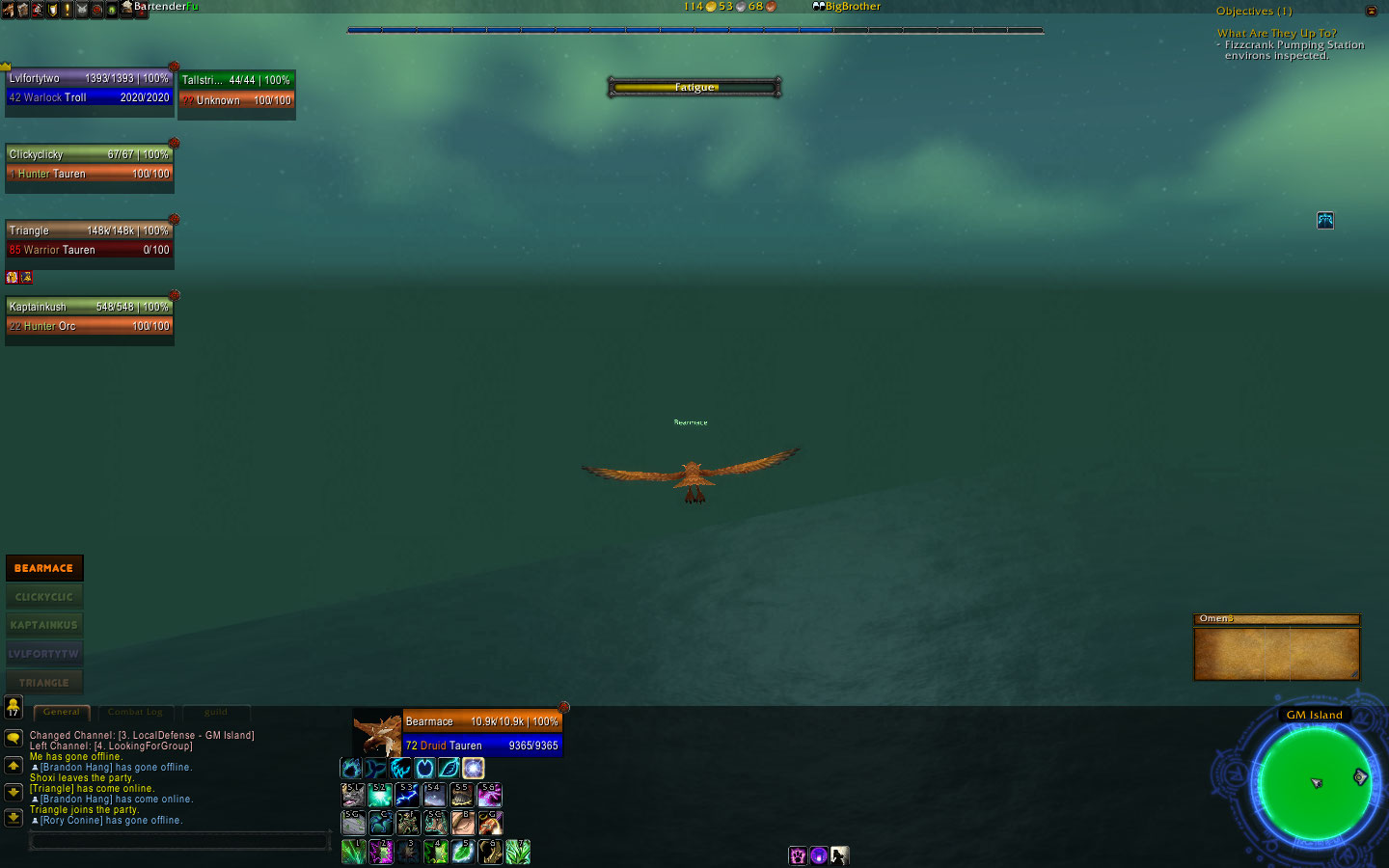Use the green leaf ability in slot 5
Viewport: 1389px width, 868px height.
click(x=463, y=852)
